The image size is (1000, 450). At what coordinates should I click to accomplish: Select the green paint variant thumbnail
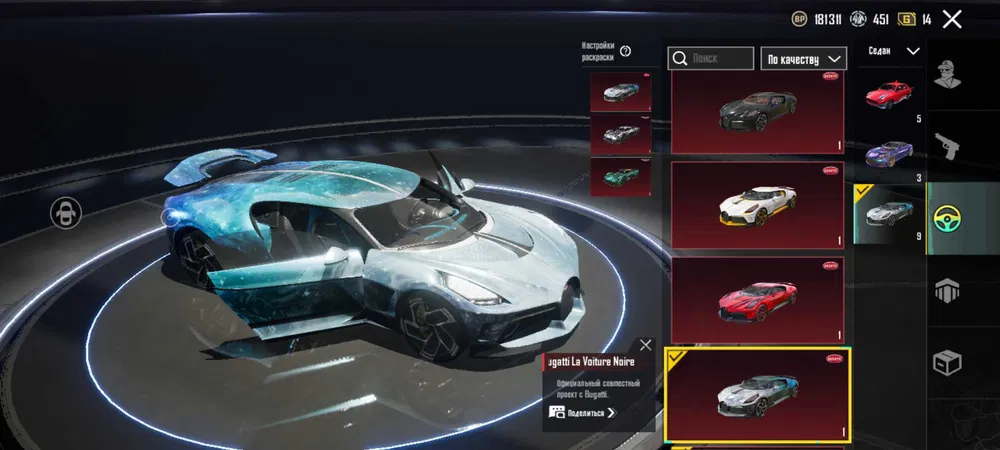tap(621, 177)
